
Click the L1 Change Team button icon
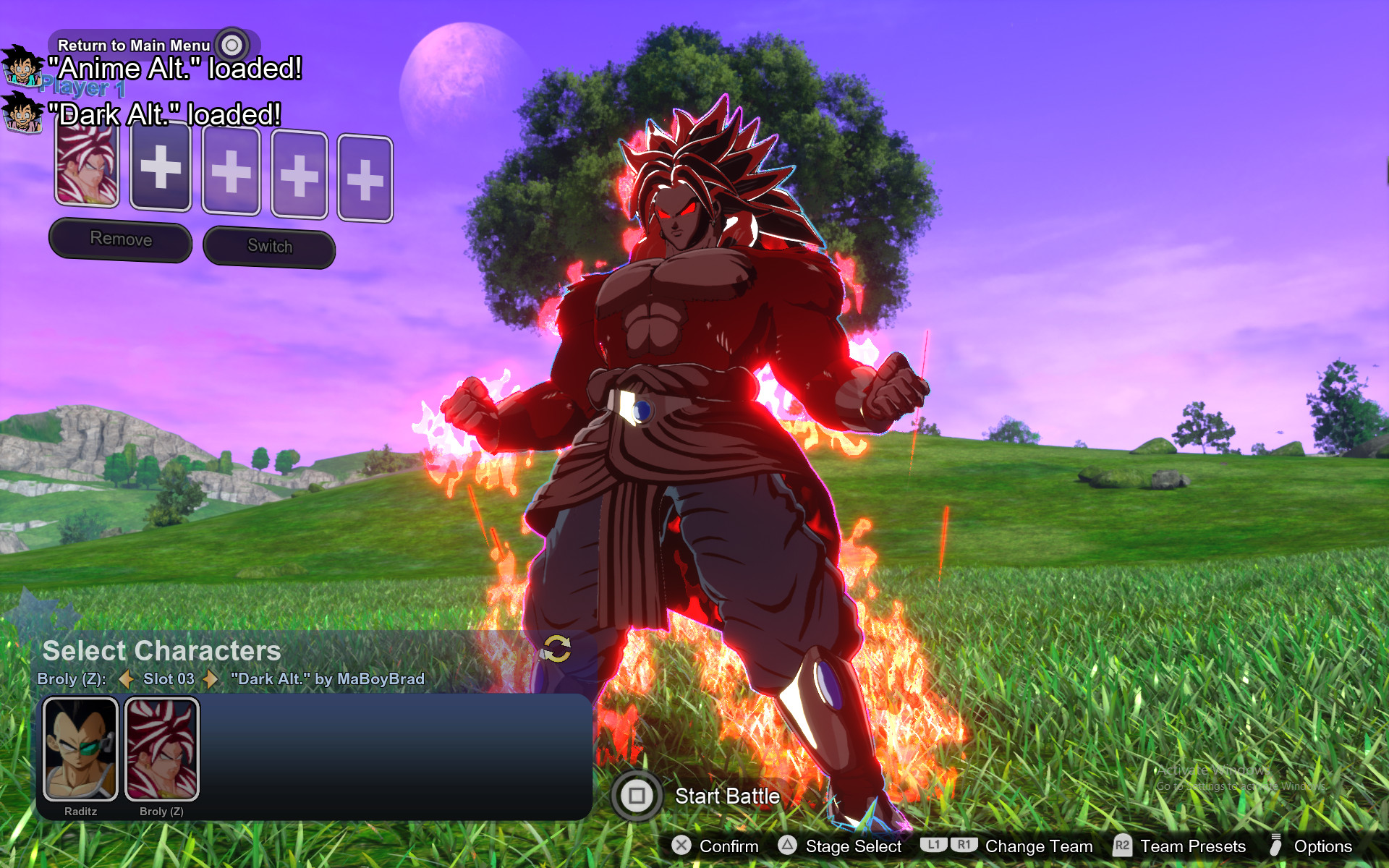tap(934, 846)
